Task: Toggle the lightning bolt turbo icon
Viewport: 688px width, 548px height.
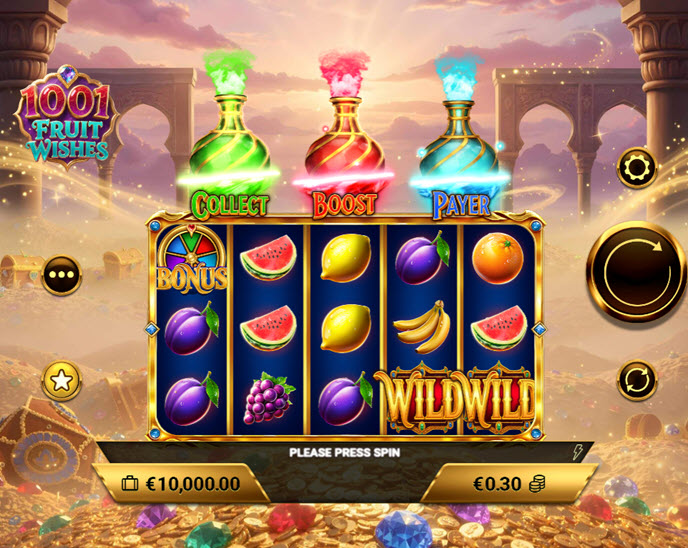Action: pos(578,452)
